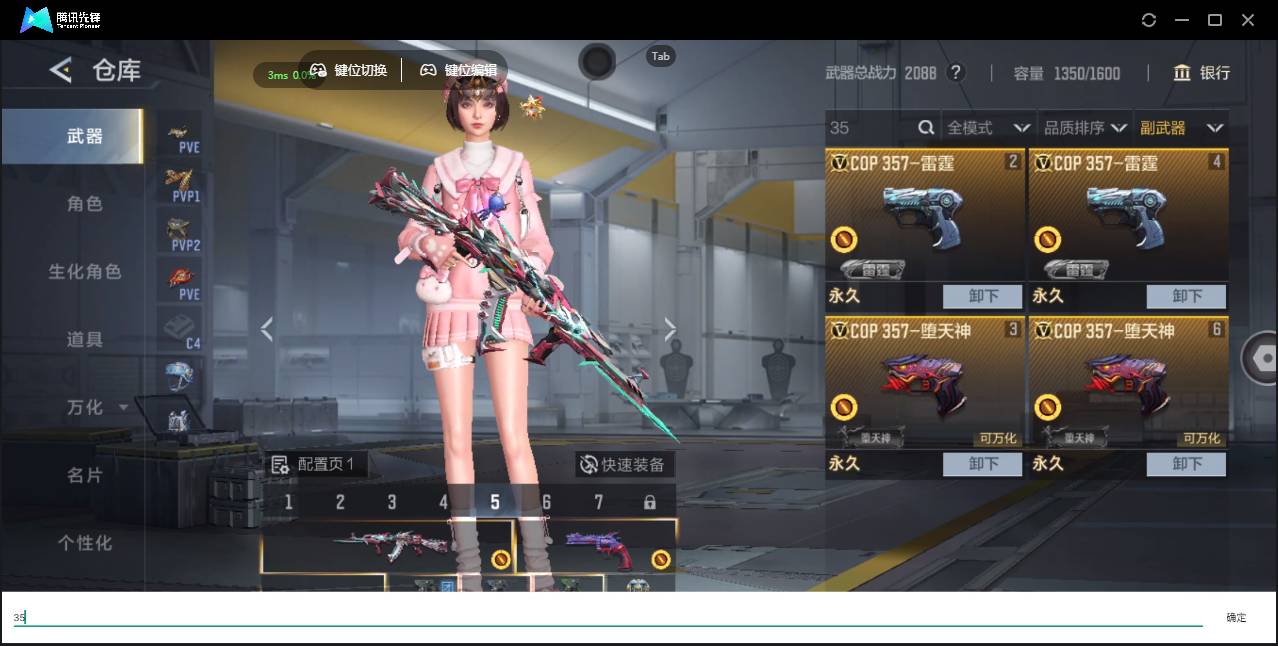Close the Tencent emulator window
The height and width of the screenshot is (646, 1278).
[x=1247, y=20]
